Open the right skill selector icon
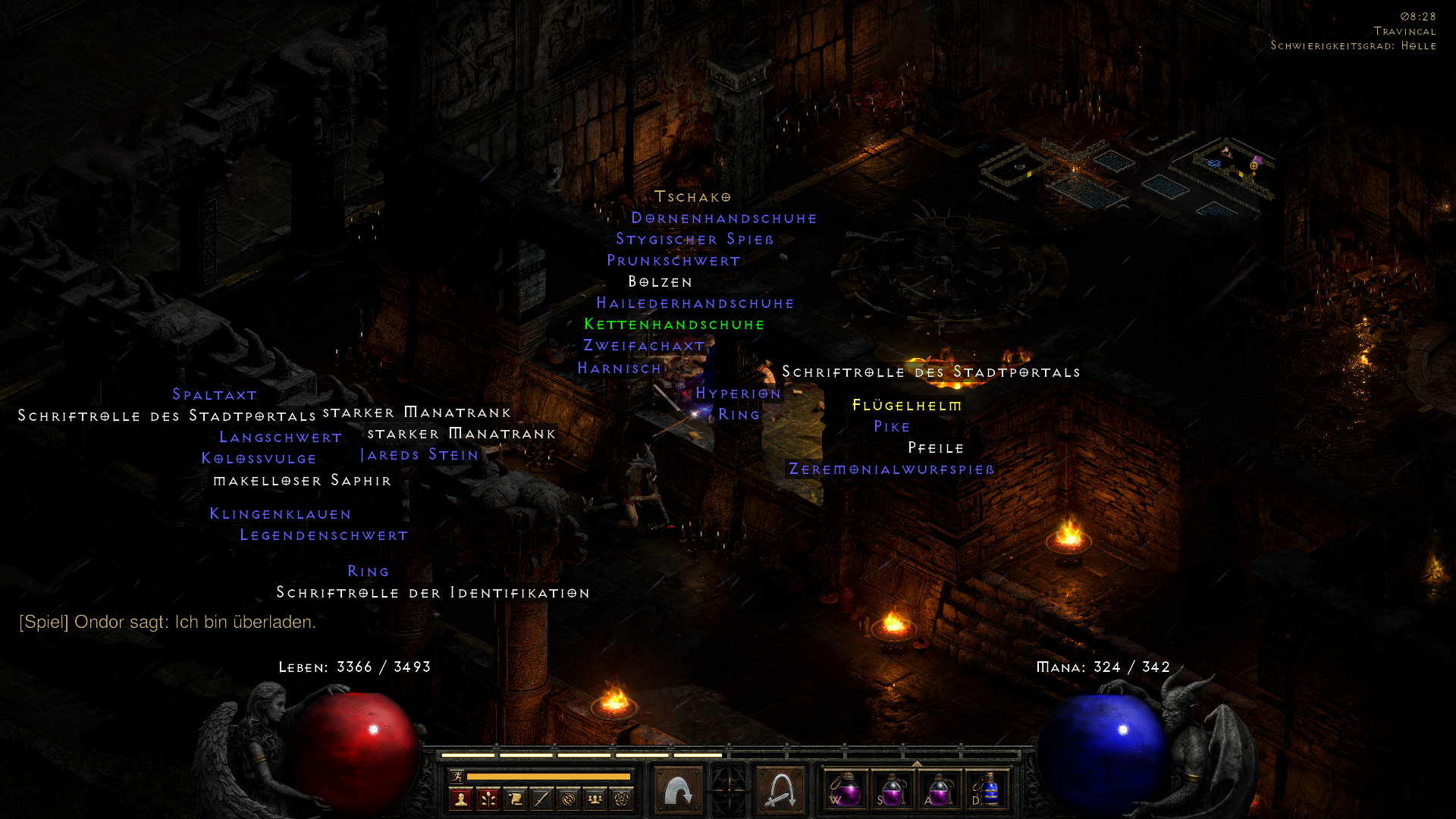 click(780, 789)
